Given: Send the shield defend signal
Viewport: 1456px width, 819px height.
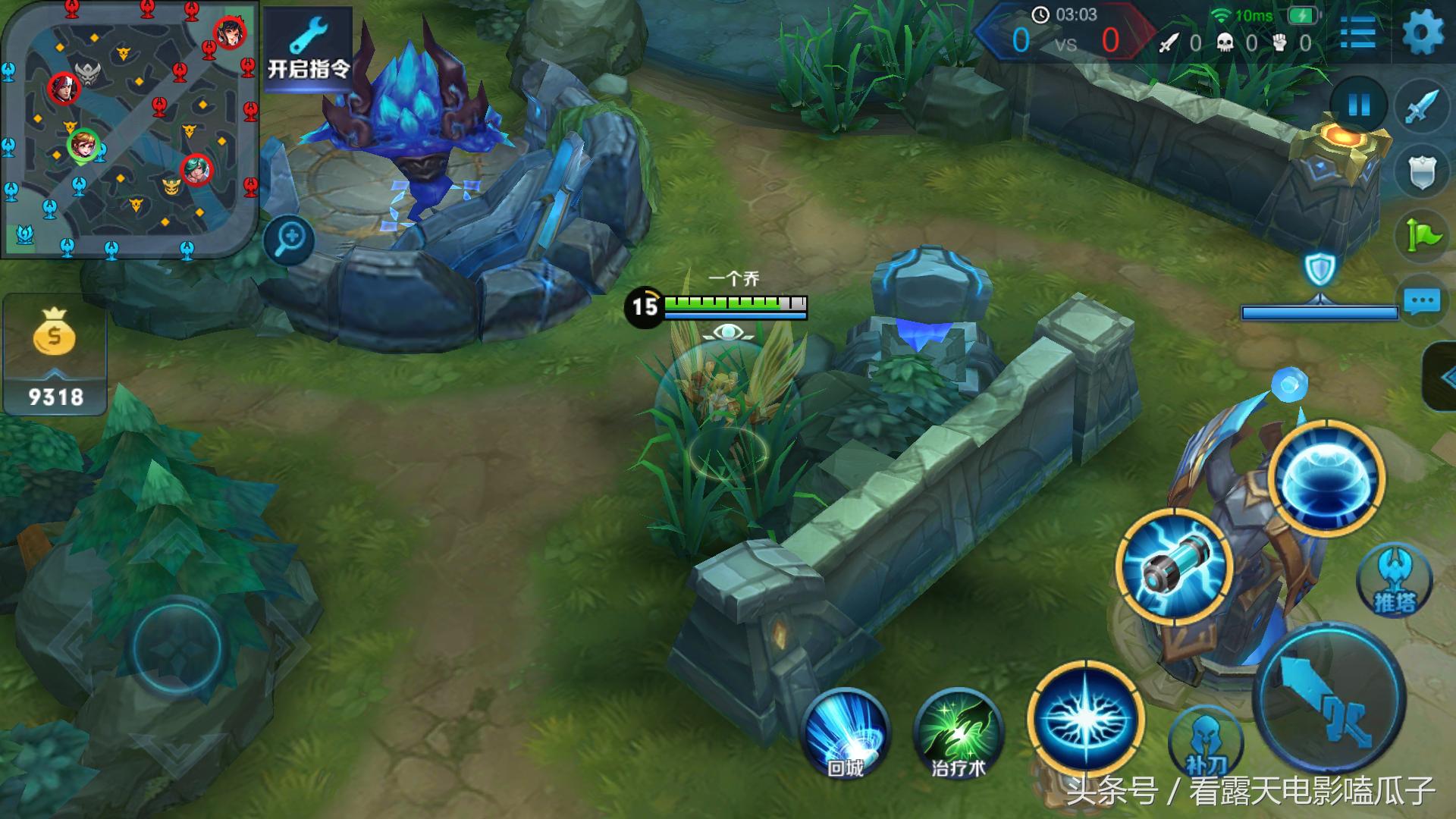Looking at the screenshot, I should [1422, 172].
